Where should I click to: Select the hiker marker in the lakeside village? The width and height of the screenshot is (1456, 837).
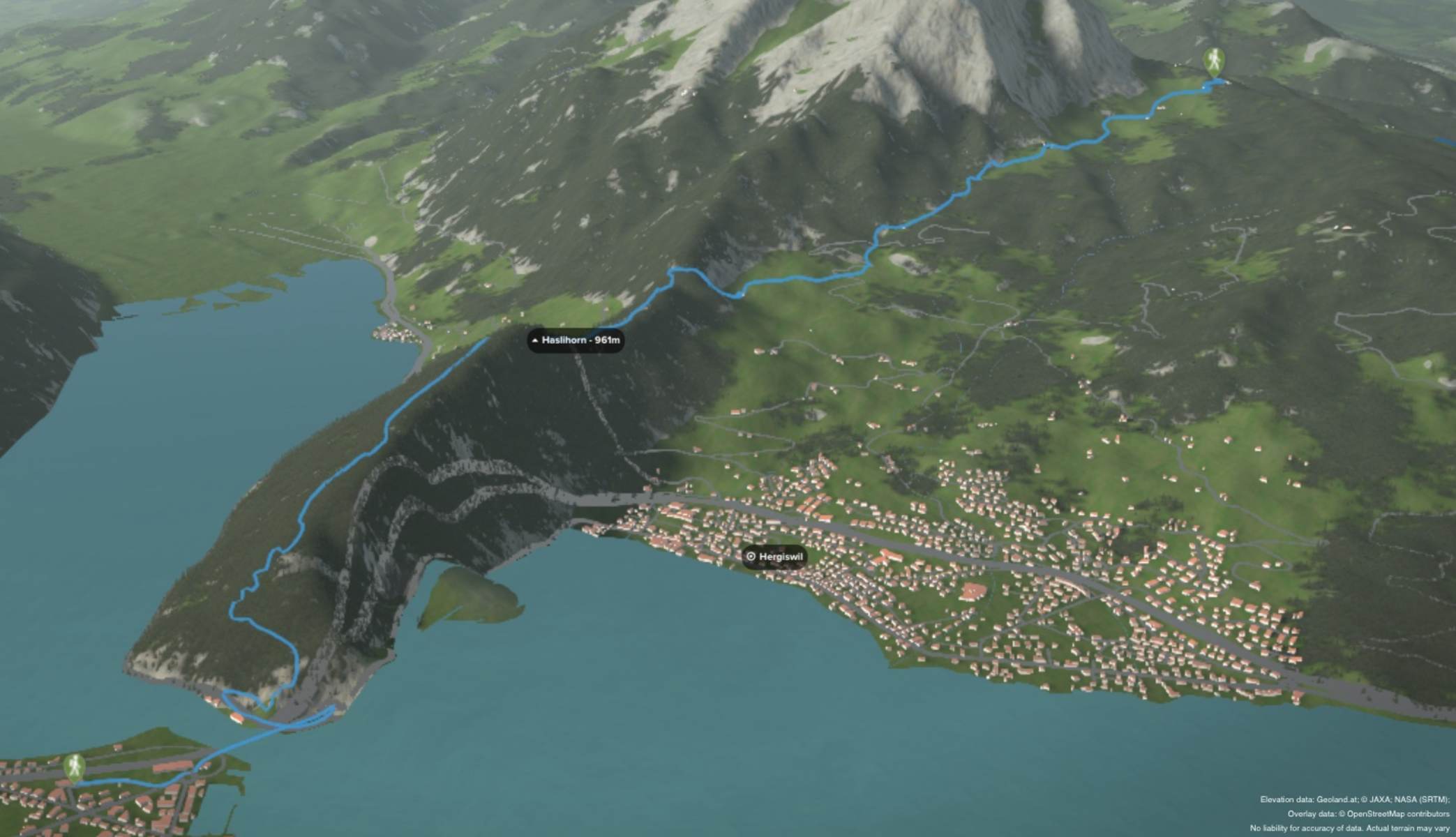(74, 767)
